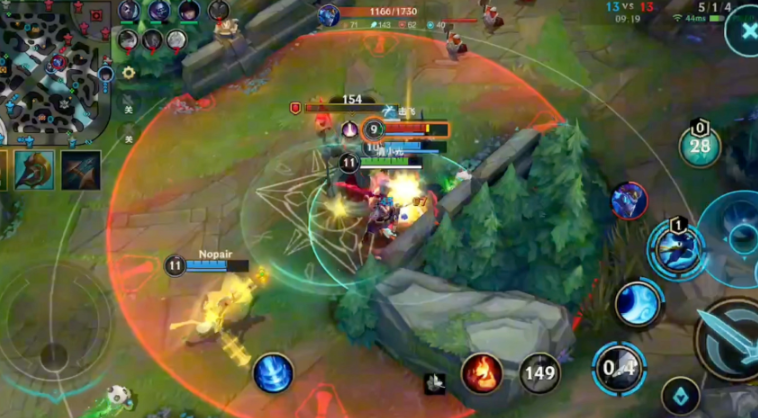Cast the Ignite flame summoner spell
758x418 pixels.
tap(482, 373)
